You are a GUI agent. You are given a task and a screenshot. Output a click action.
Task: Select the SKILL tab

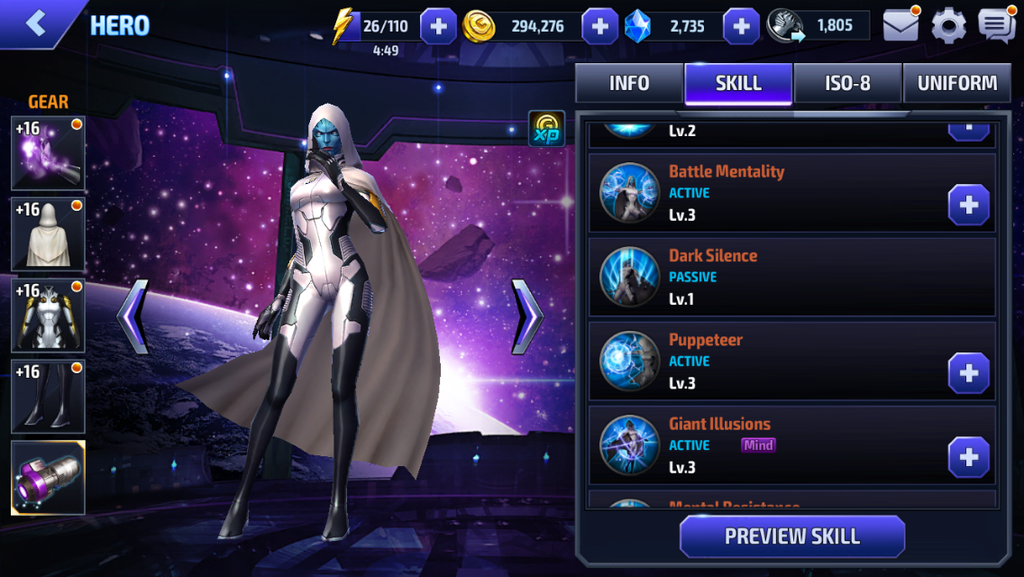point(739,84)
